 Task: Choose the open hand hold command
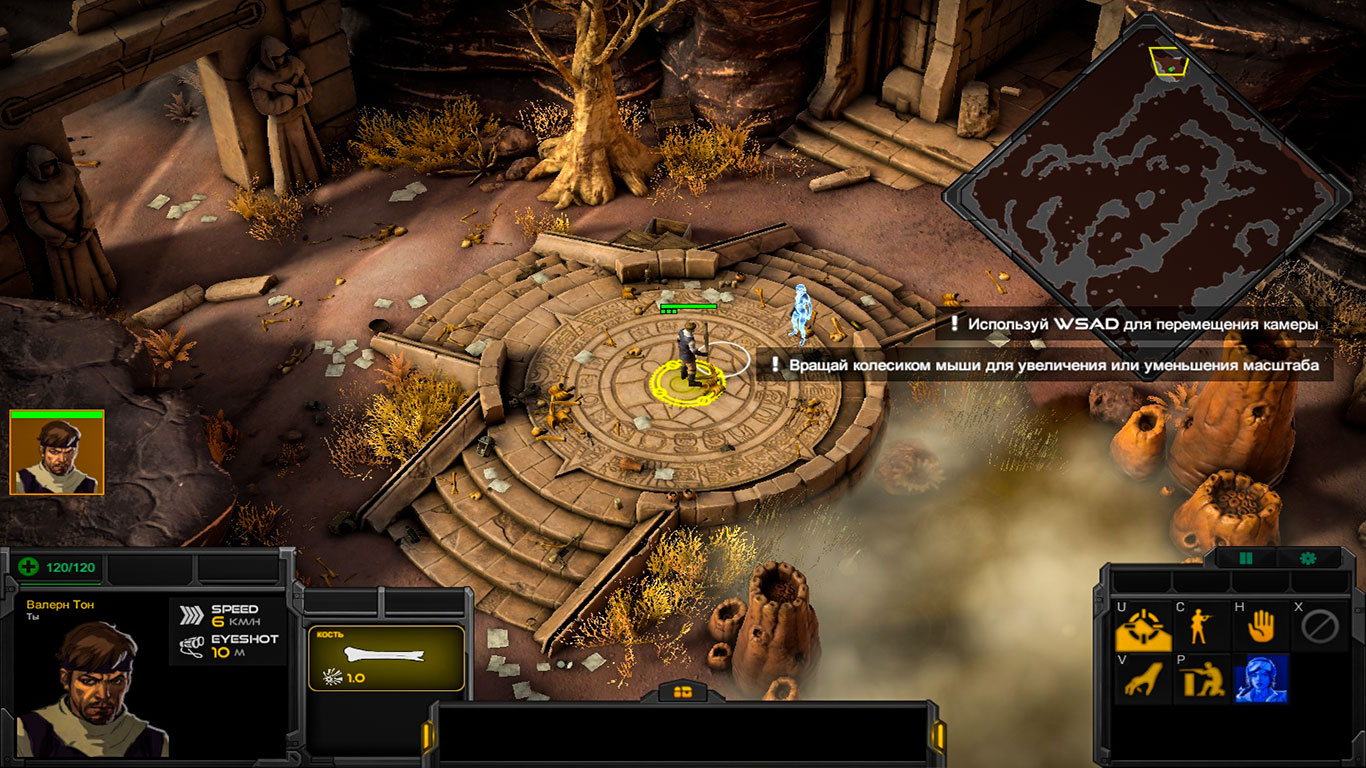1260,628
